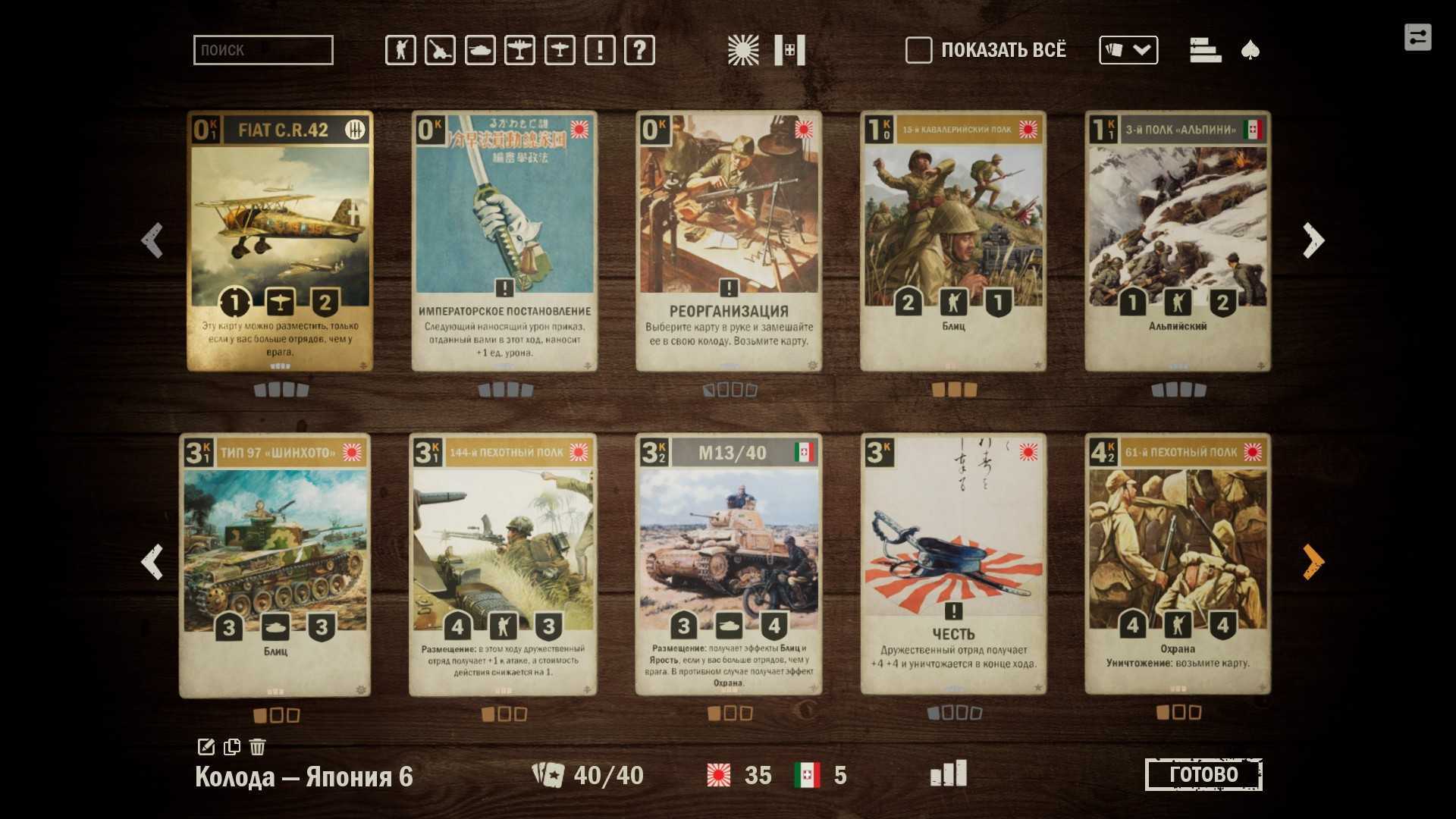This screenshot has height=819, width=1456.
Task: Confirm deck with ГОТОВО button
Action: coord(1203,774)
